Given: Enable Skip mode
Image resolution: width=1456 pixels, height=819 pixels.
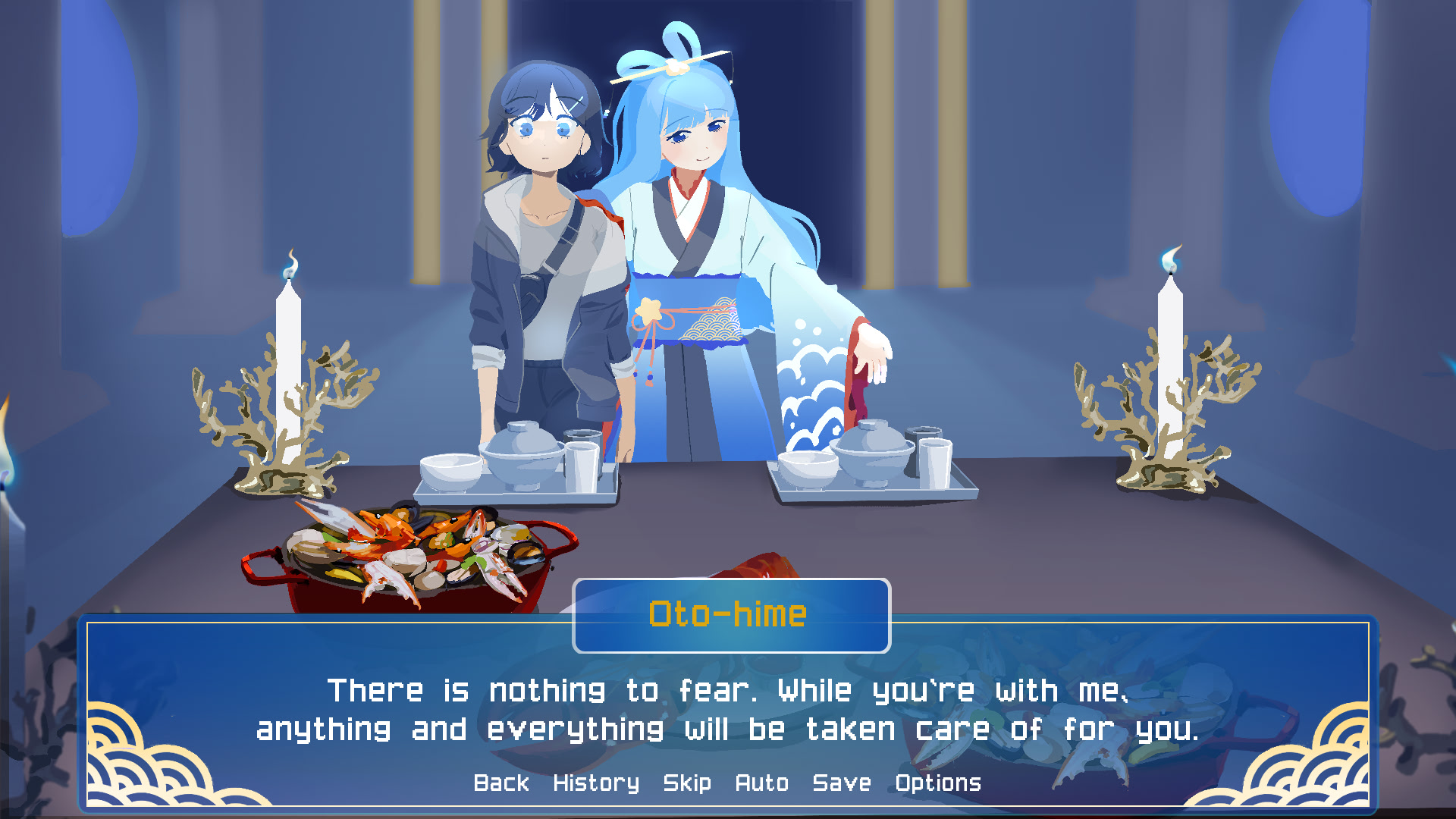Looking at the screenshot, I should coord(686,783).
